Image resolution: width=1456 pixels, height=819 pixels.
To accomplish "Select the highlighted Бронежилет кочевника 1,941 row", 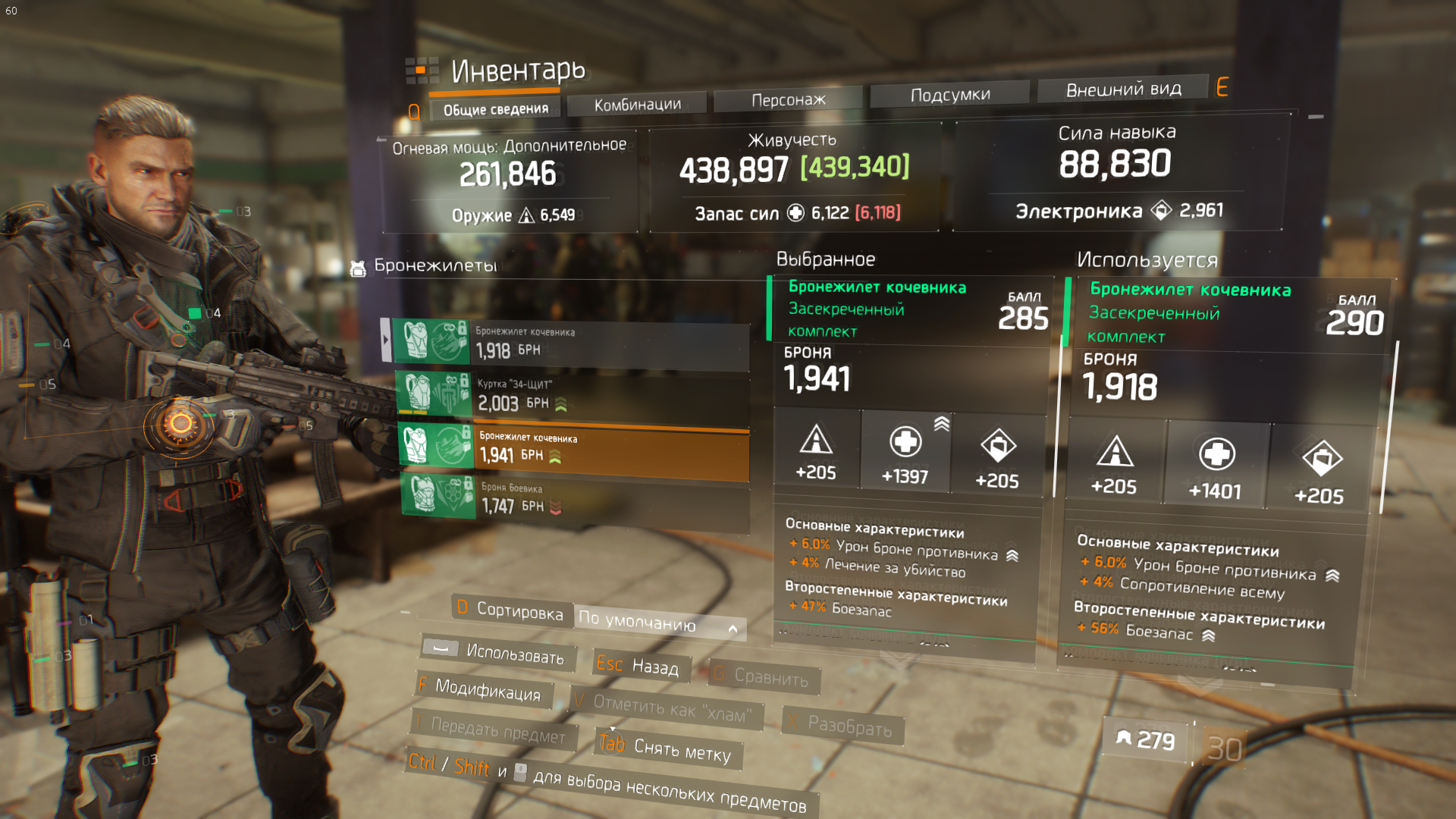I will (x=574, y=447).
